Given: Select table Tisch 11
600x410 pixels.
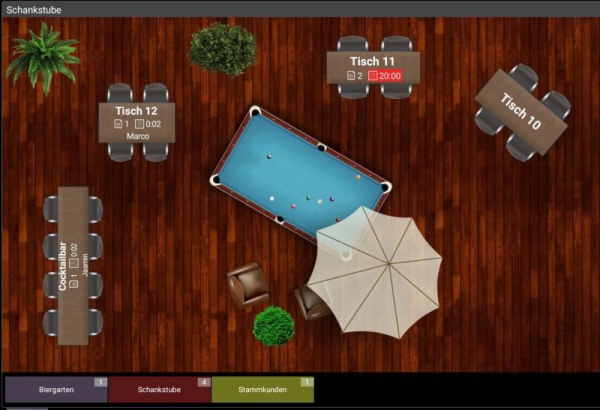Looking at the screenshot, I should tap(372, 68).
